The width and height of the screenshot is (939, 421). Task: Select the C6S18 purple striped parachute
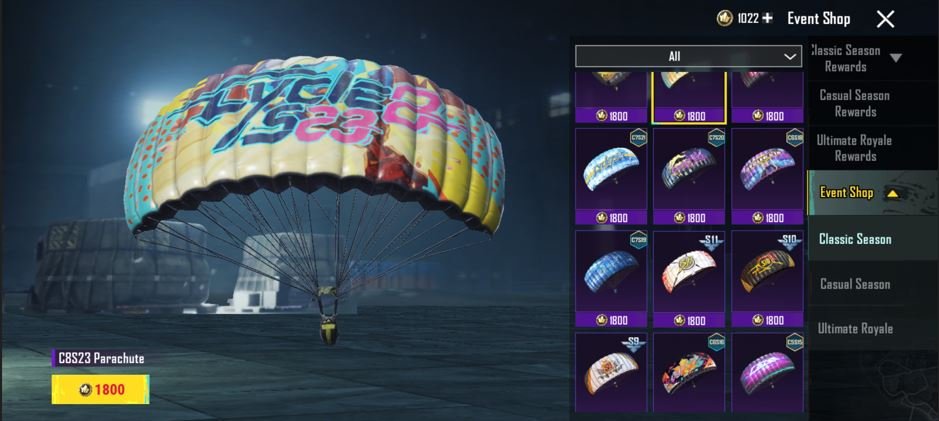tap(767, 168)
